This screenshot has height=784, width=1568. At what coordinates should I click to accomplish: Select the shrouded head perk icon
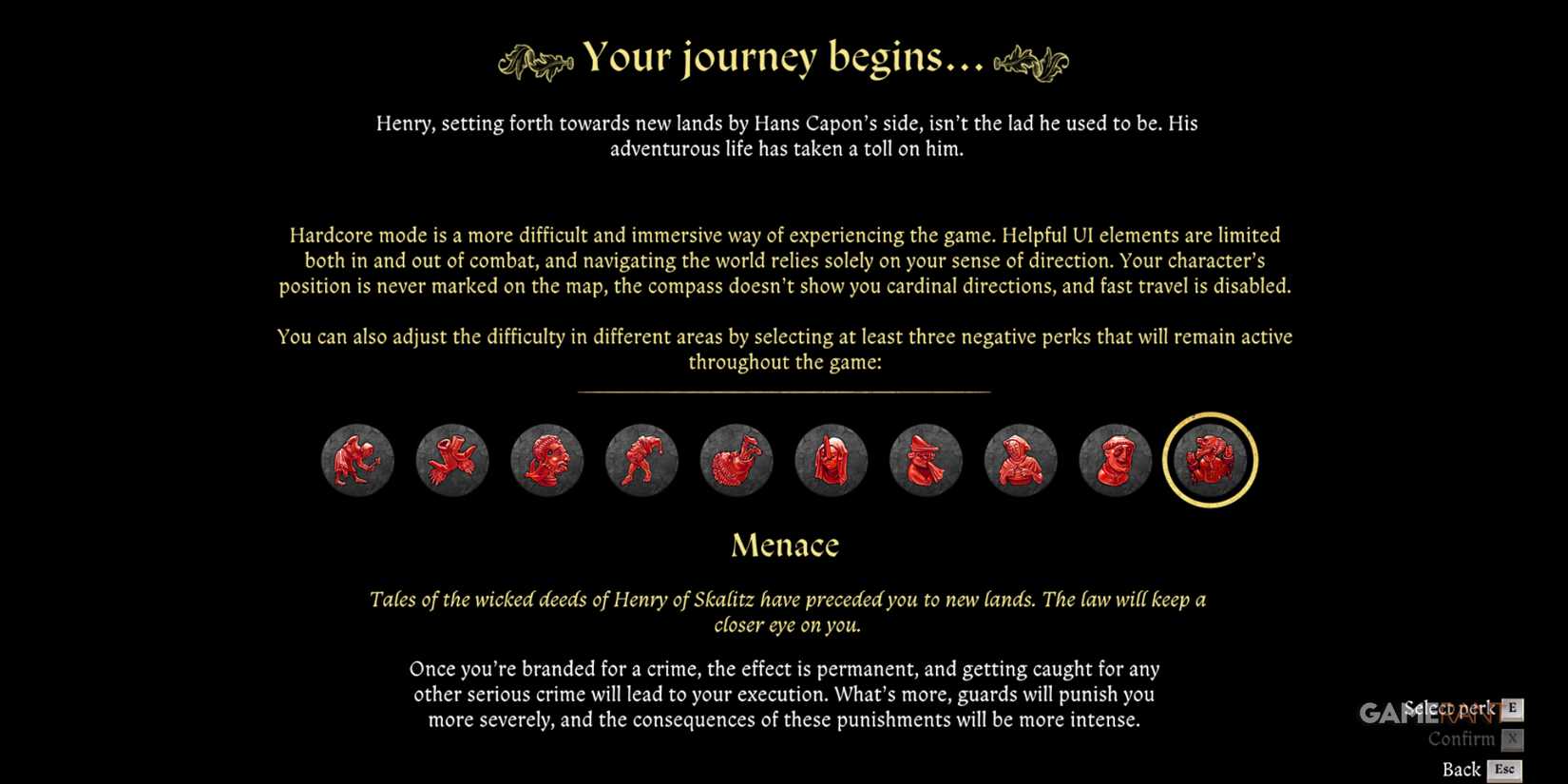tap(832, 459)
